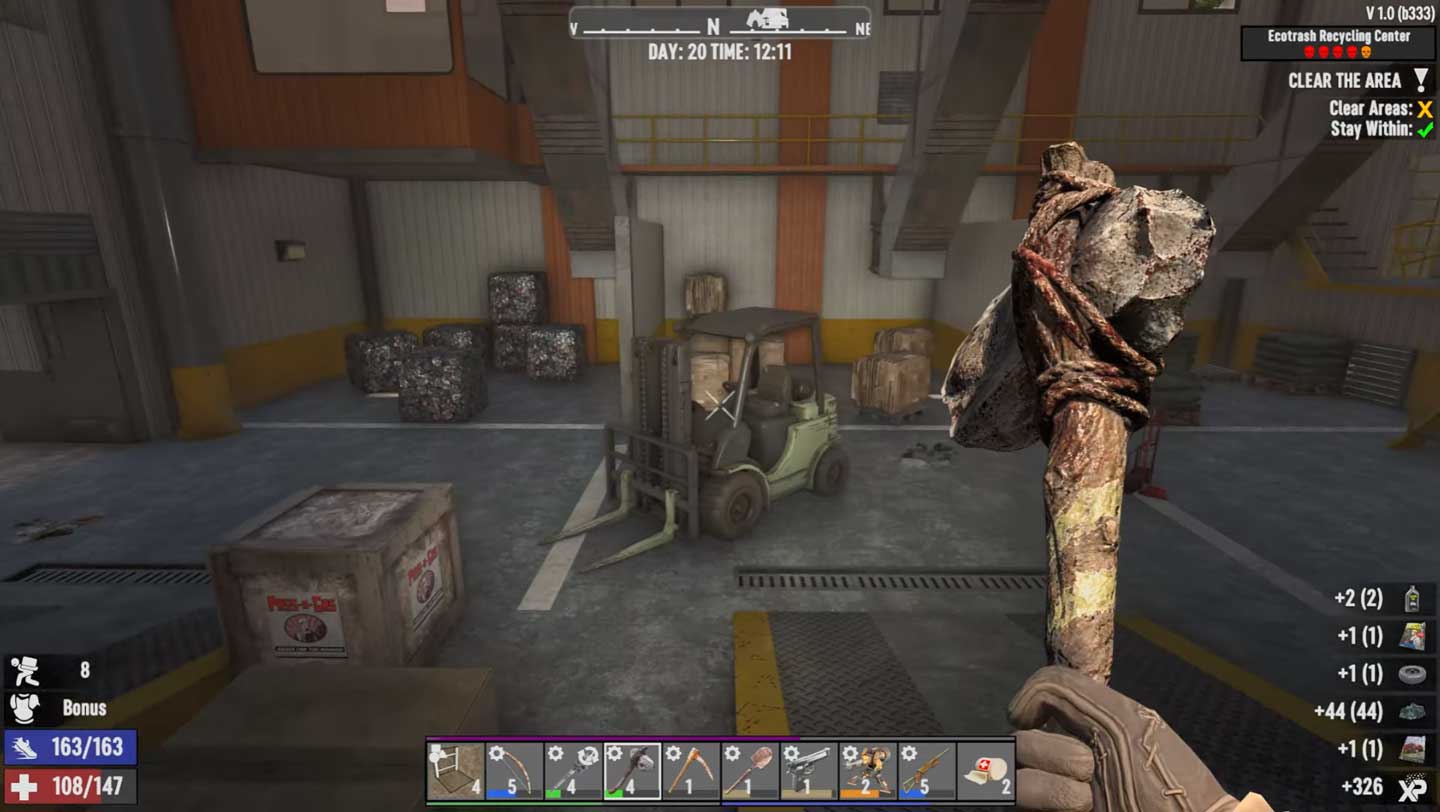1440x812 pixels.
Task: Equip the pistol from the hotbar
Action: click(809, 770)
